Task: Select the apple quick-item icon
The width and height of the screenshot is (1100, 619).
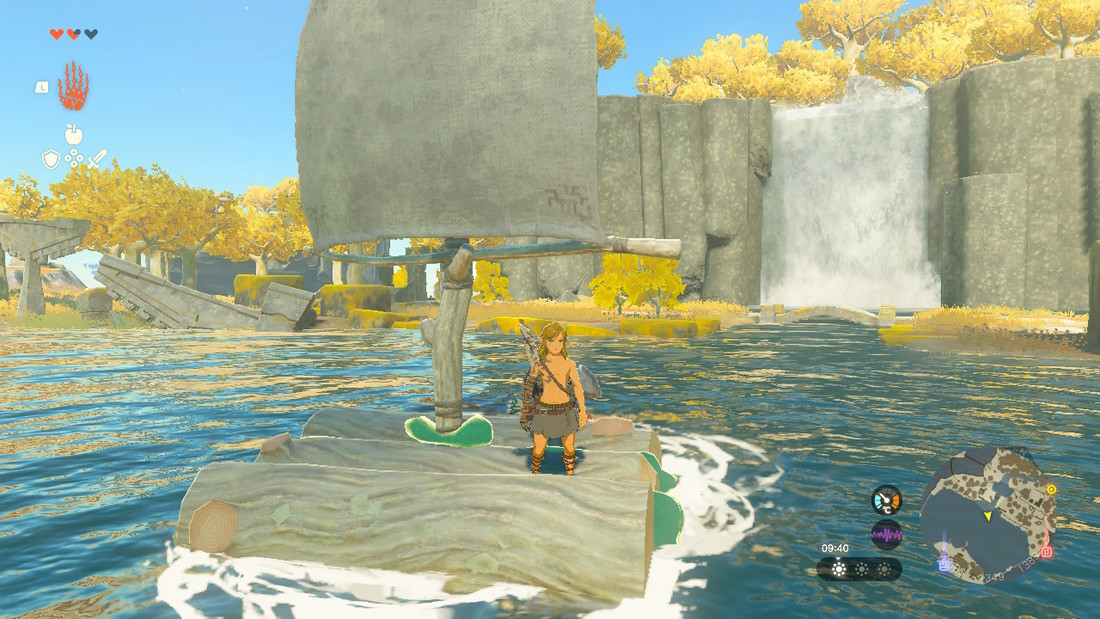Action: pos(73,135)
